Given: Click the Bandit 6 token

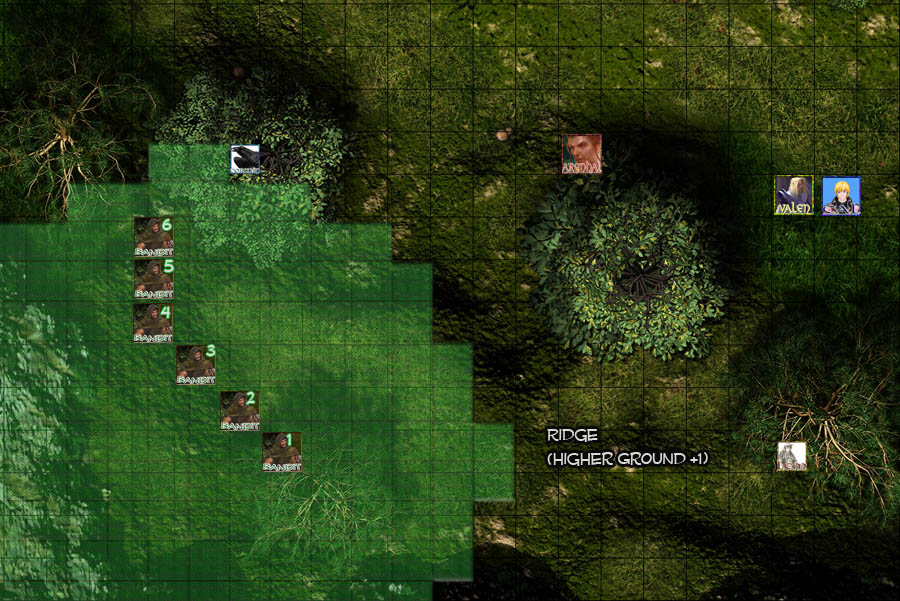Looking at the screenshot, I should [153, 236].
